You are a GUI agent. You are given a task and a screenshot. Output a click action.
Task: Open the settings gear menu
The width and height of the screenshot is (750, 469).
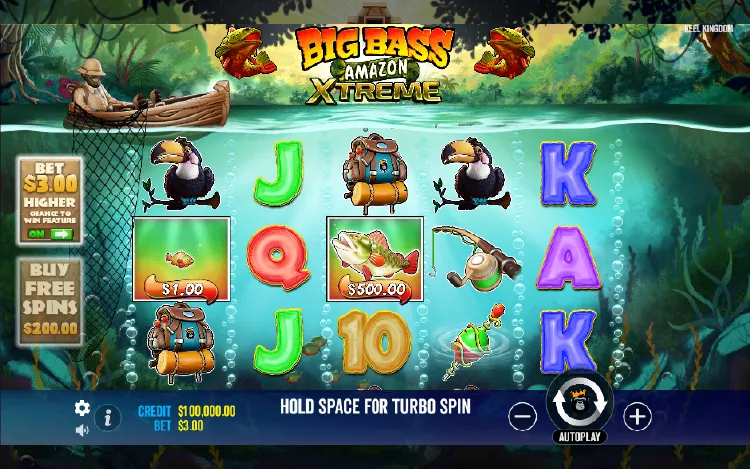(82, 408)
